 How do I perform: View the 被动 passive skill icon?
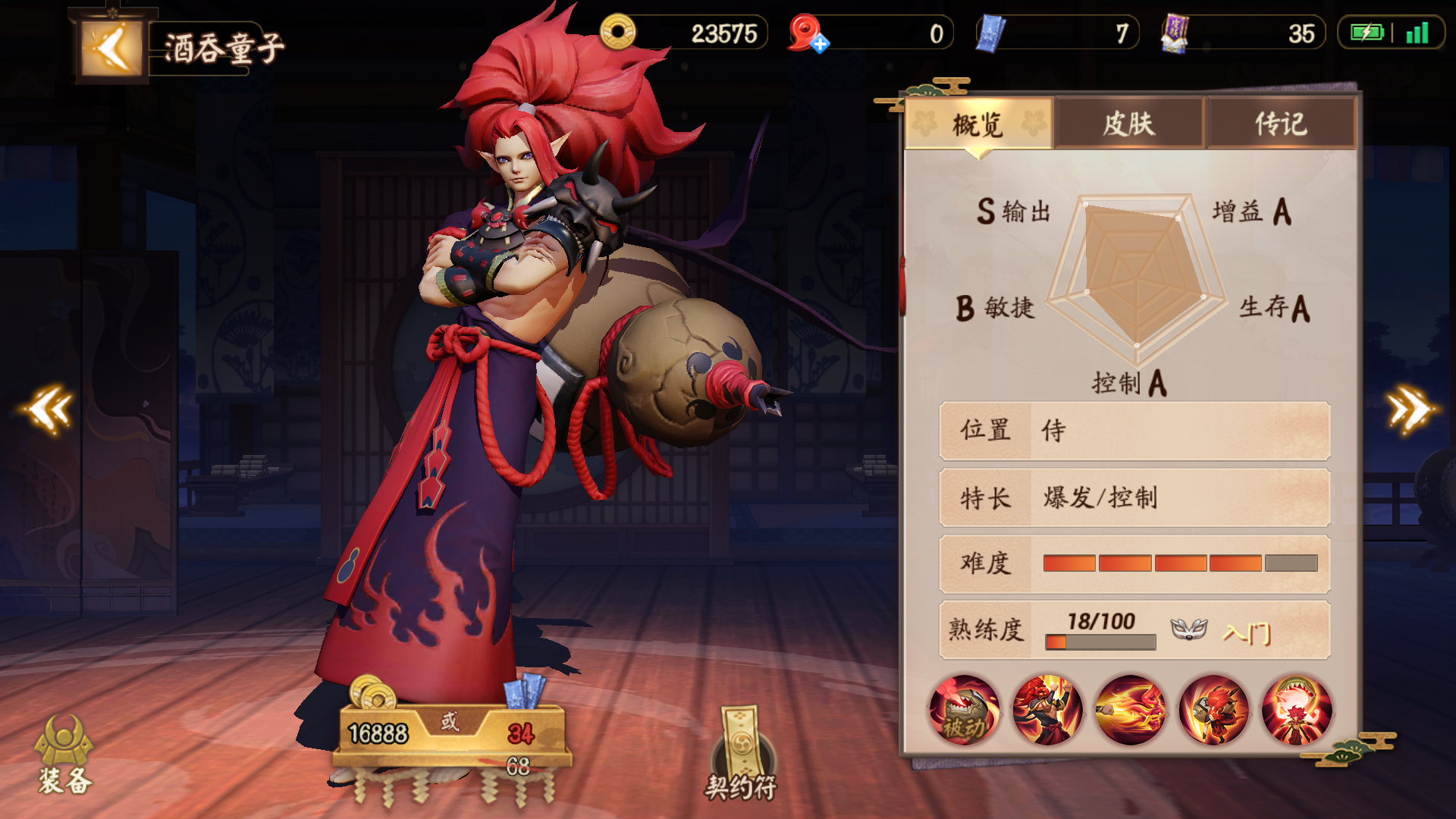[964, 711]
